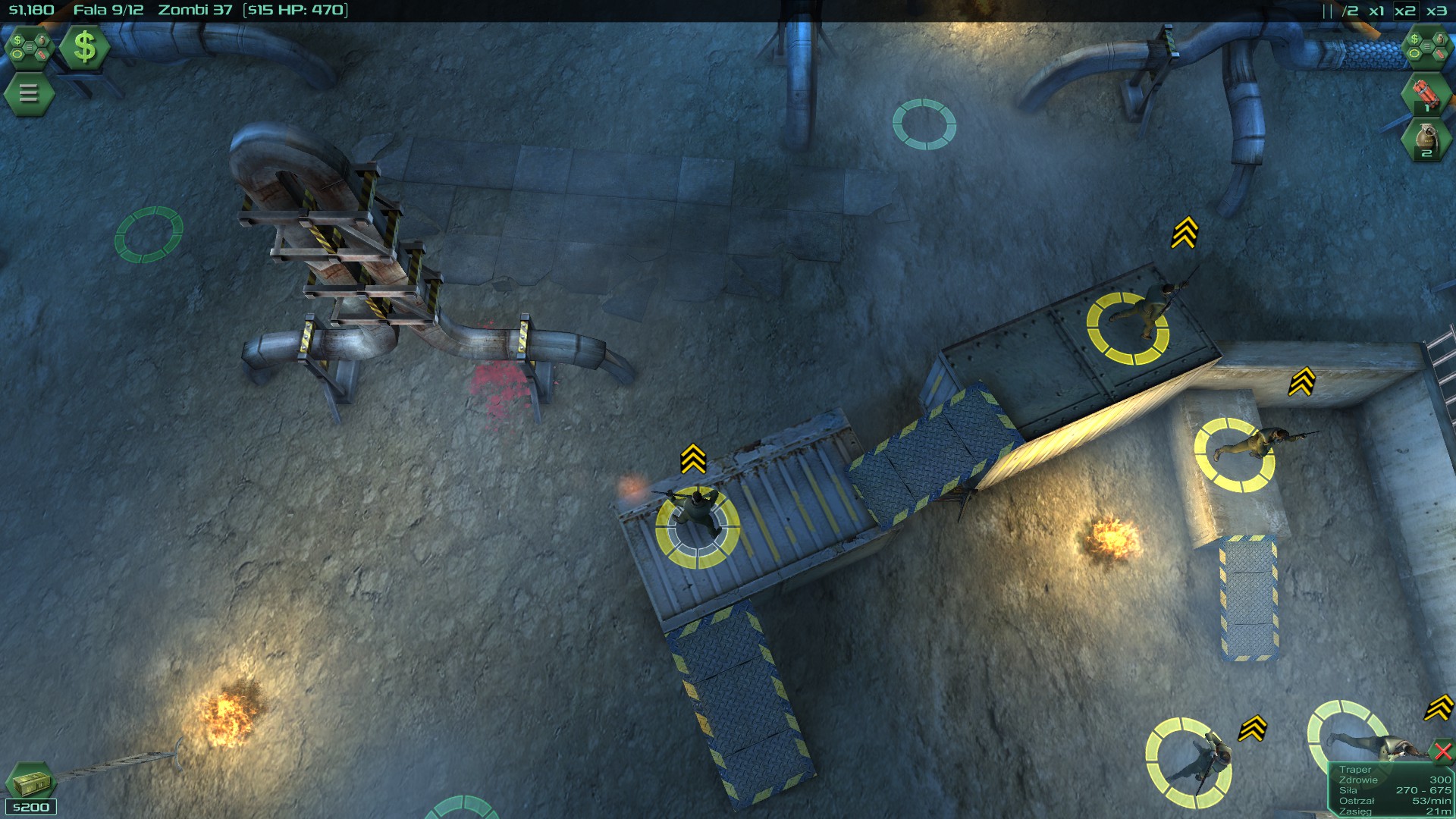Click the red dynamite icon in the top-right hex cluster
The width and height of the screenshot is (1456, 819).
pos(1440,54)
